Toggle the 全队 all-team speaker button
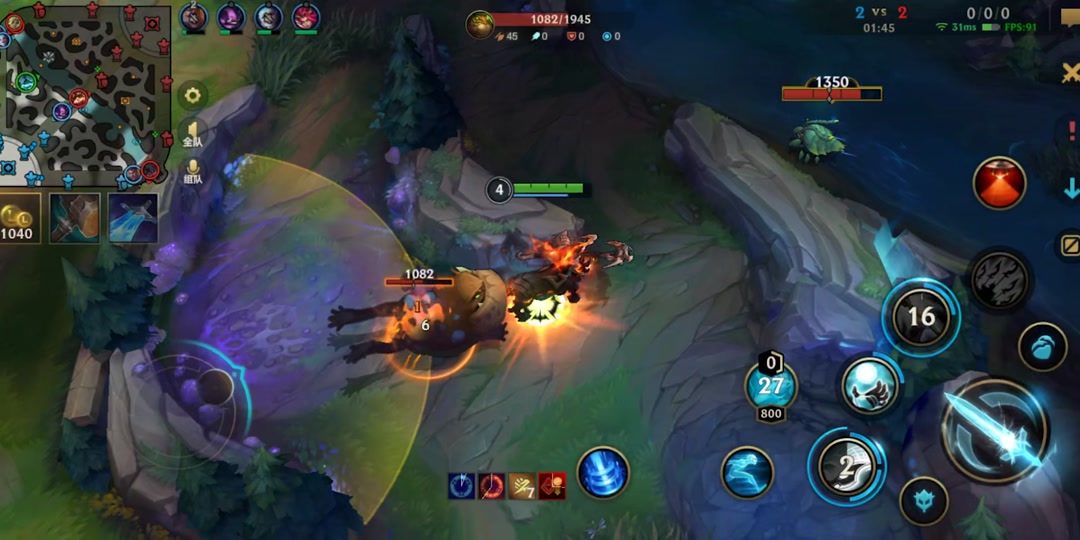 192,134
